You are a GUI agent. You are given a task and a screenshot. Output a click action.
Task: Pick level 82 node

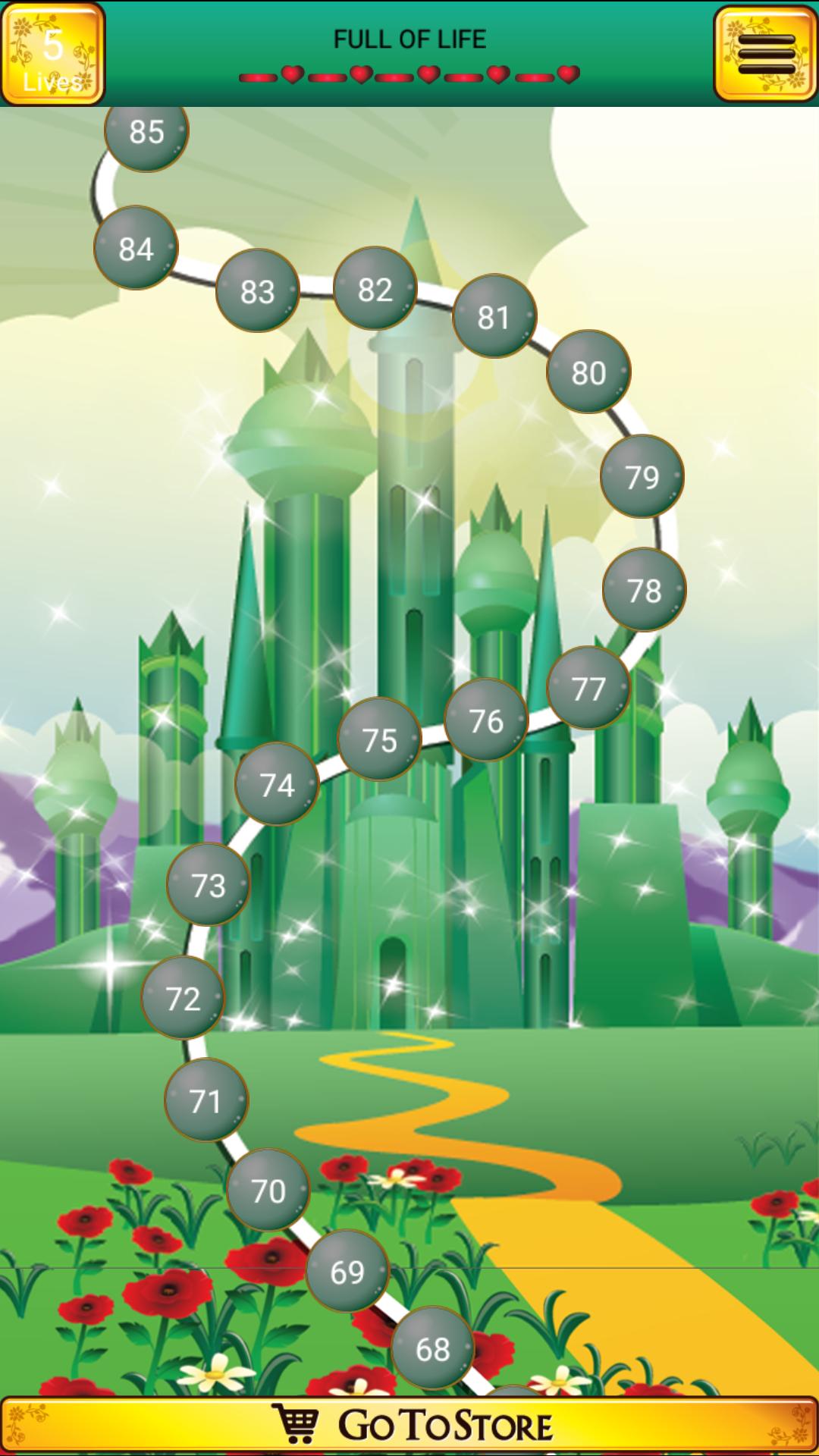[375, 288]
